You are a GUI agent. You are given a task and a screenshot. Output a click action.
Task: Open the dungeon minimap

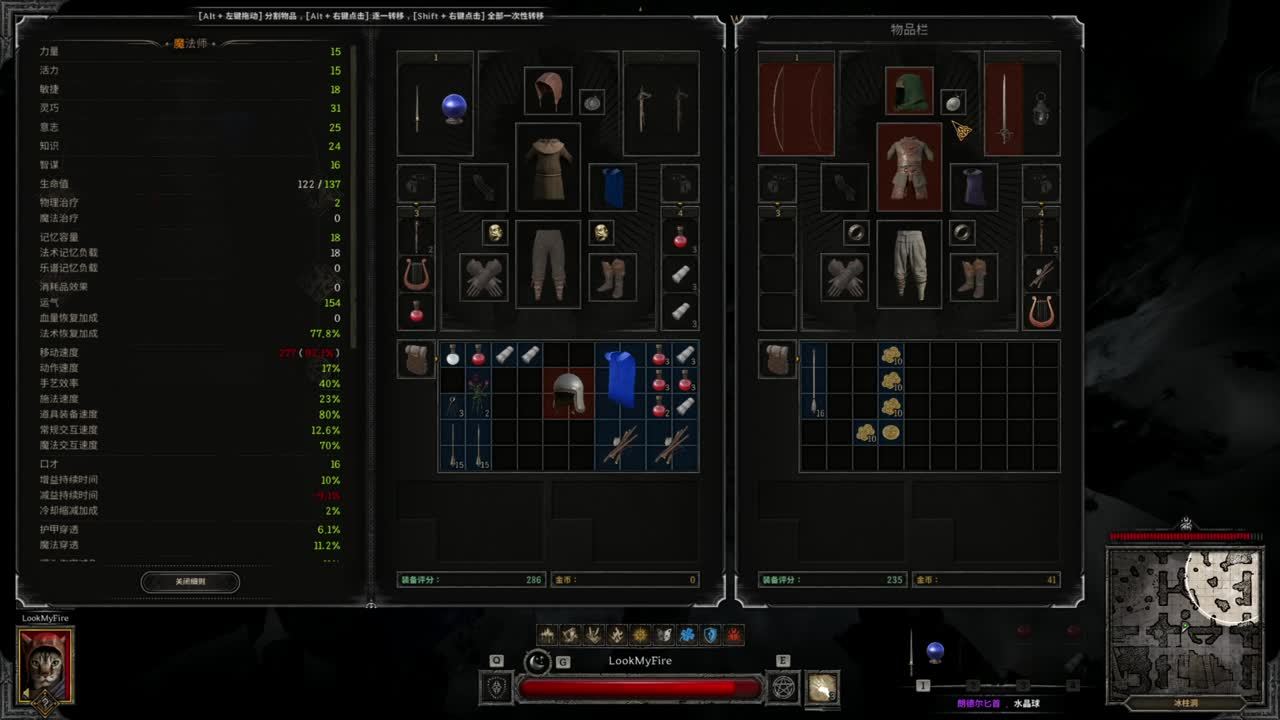point(1184,618)
